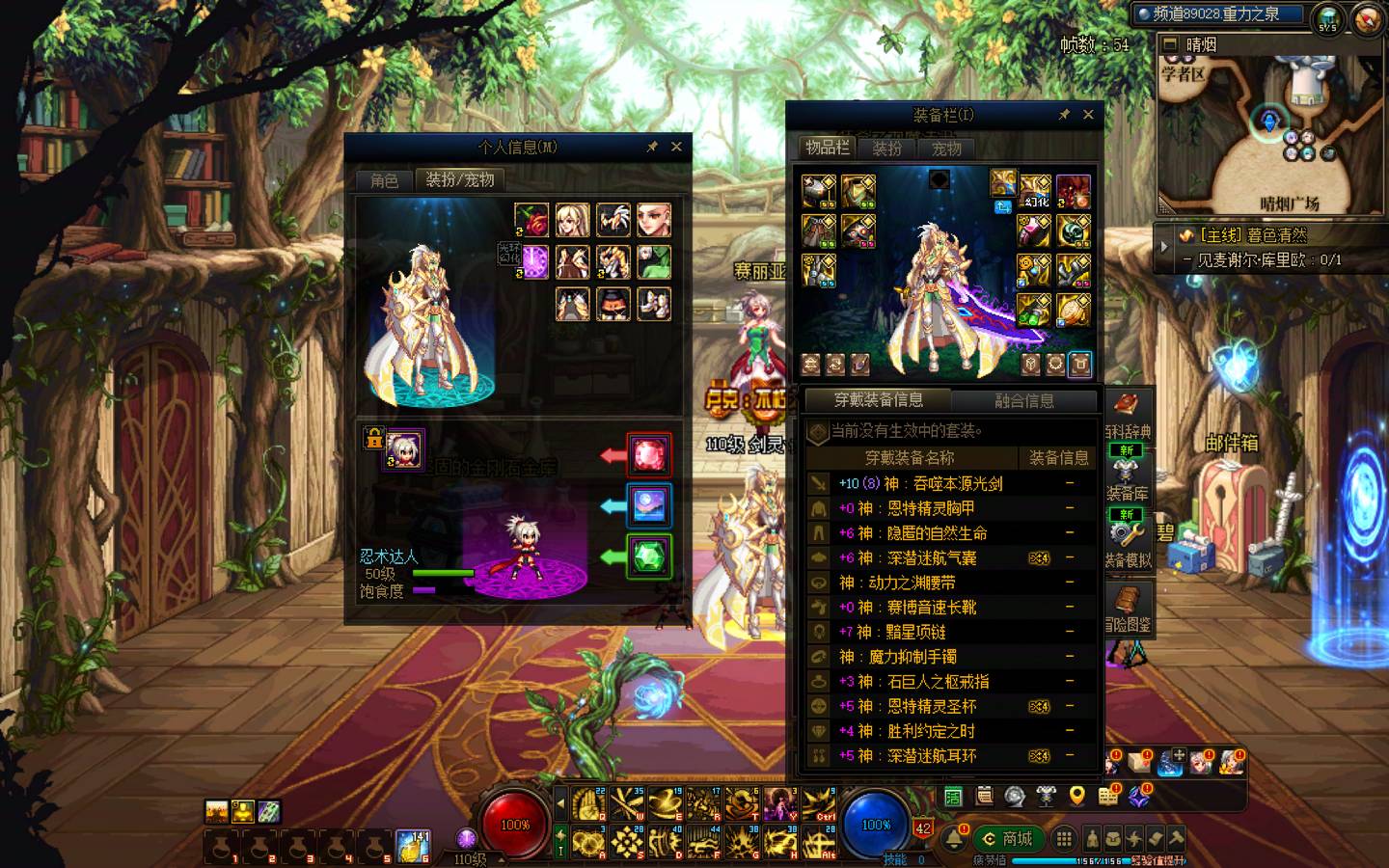Open the auction hammer menu icon
Image resolution: width=1389 pixels, height=868 pixels.
click(1176, 838)
